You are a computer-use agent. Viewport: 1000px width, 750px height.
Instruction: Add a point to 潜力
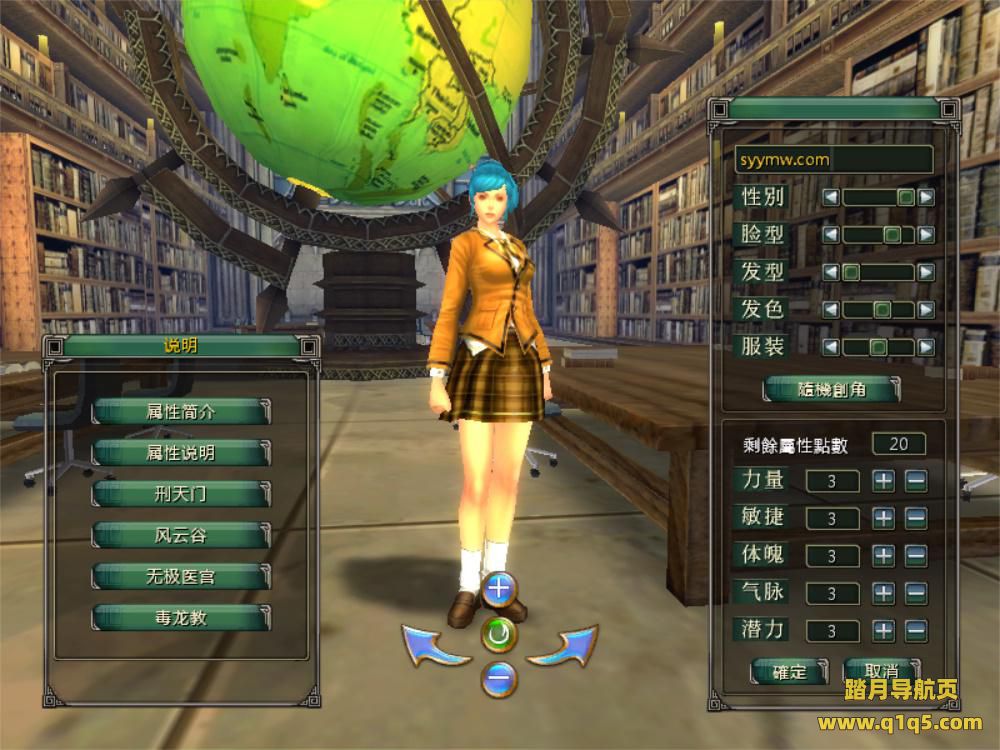[x=883, y=631]
